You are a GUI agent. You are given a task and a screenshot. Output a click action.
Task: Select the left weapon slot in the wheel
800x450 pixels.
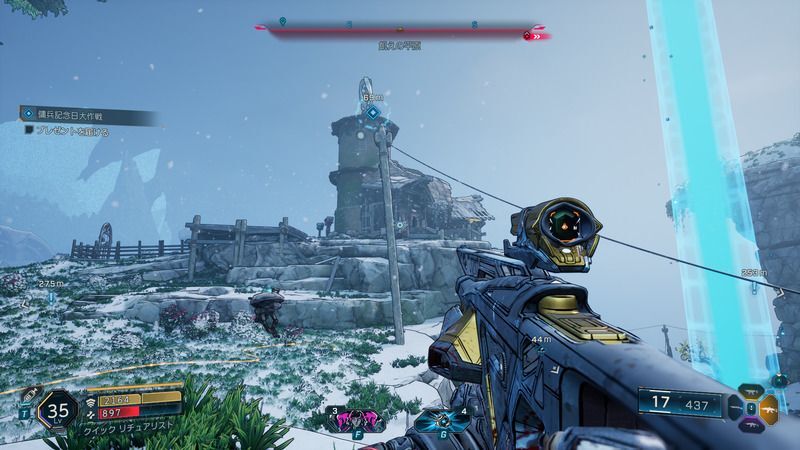pyautogui.click(x=734, y=409)
